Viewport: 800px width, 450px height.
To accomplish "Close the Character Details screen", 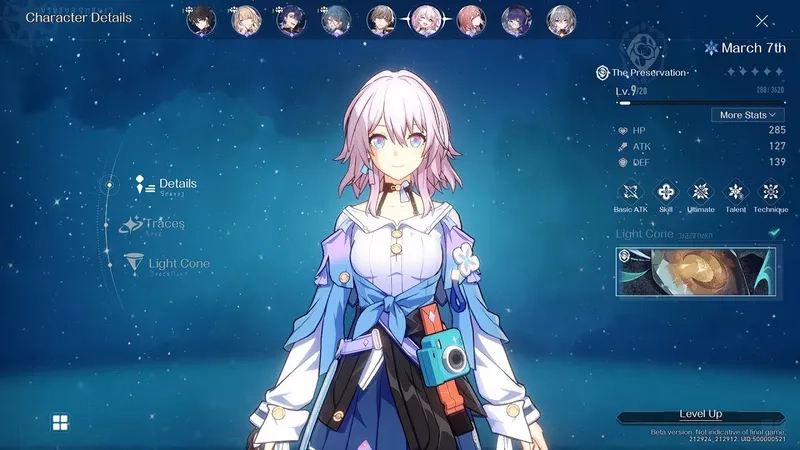I will (x=762, y=20).
